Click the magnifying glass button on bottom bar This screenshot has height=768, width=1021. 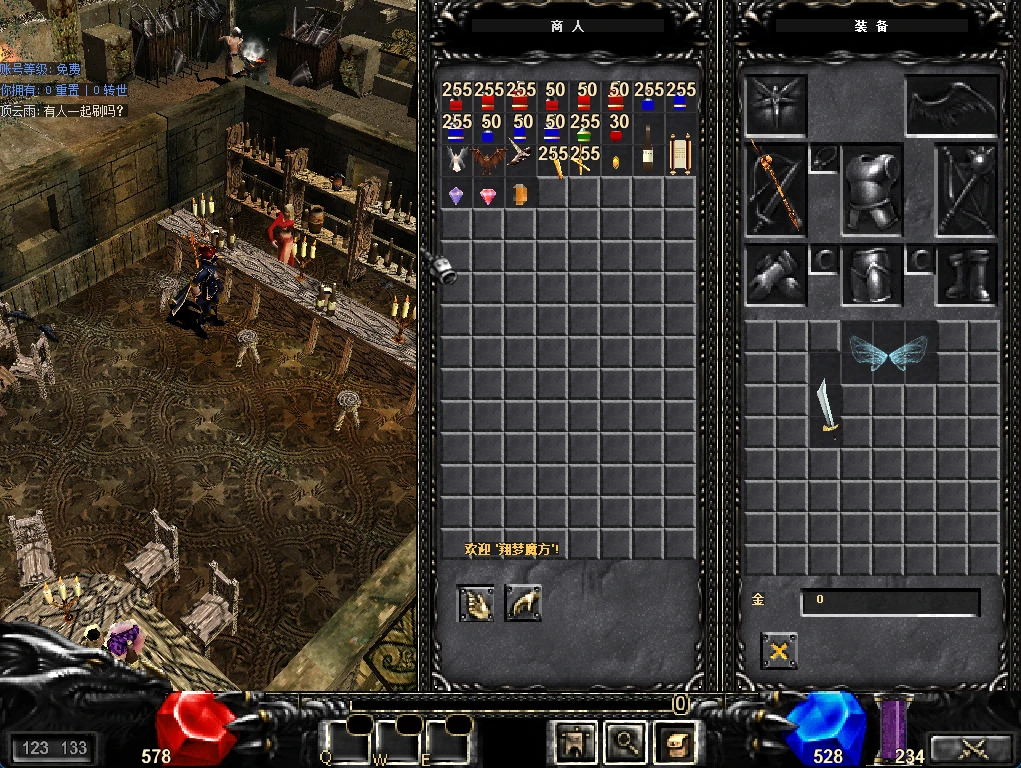pyautogui.click(x=626, y=741)
